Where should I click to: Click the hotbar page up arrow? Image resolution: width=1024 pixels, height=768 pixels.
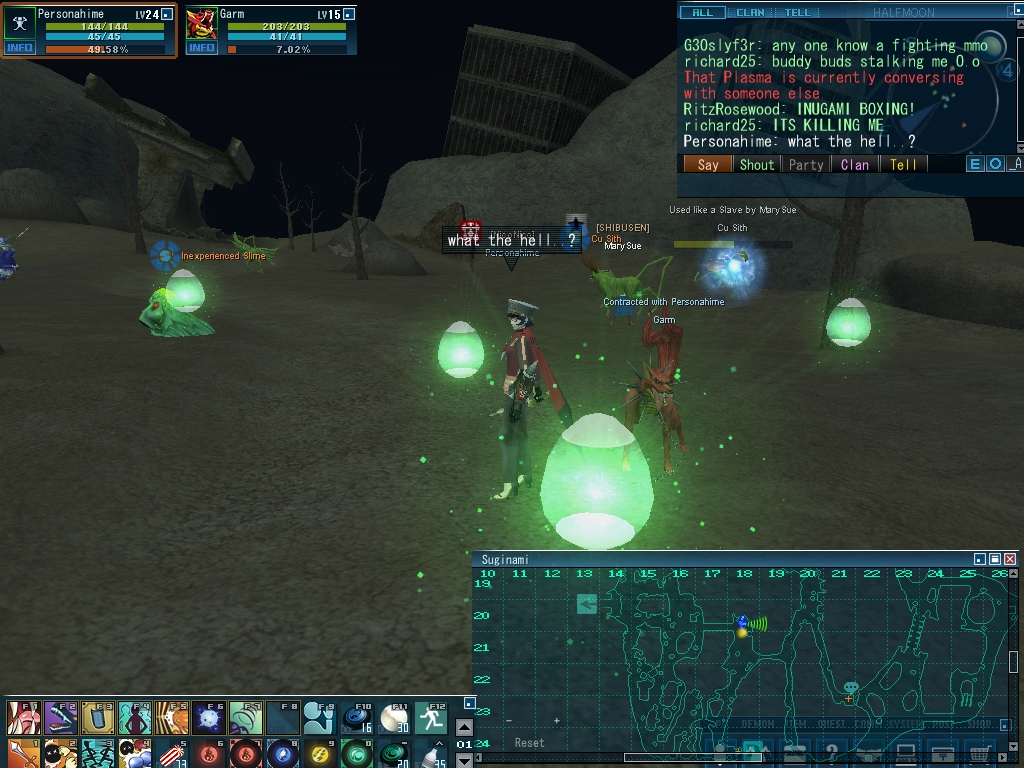point(464,728)
